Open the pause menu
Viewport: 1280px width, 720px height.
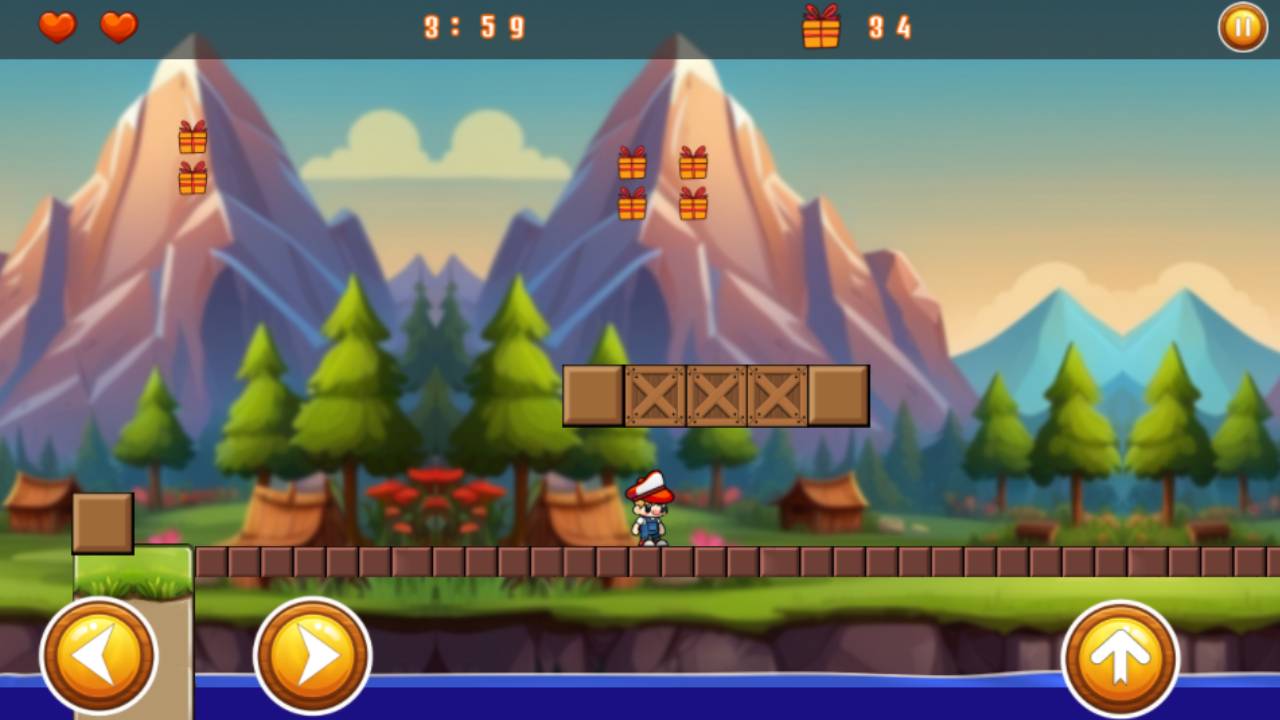[1241, 27]
